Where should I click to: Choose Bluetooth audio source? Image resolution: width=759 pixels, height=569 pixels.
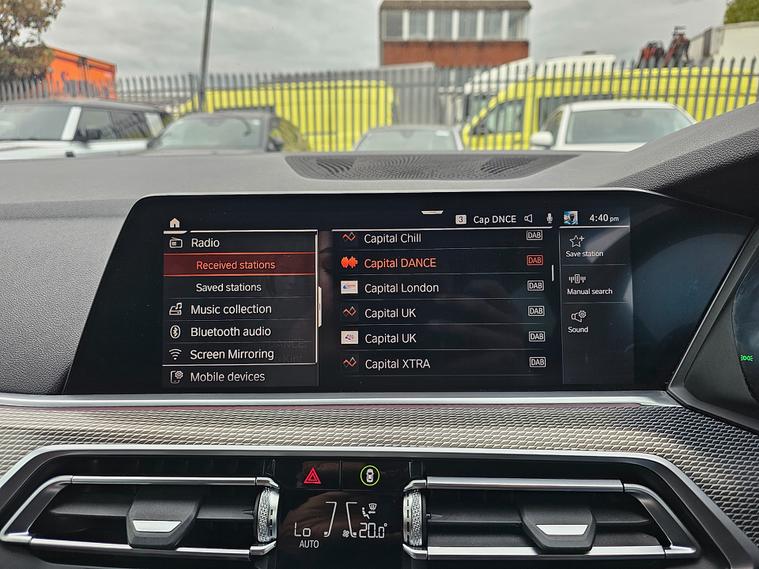(x=230, y=332)
